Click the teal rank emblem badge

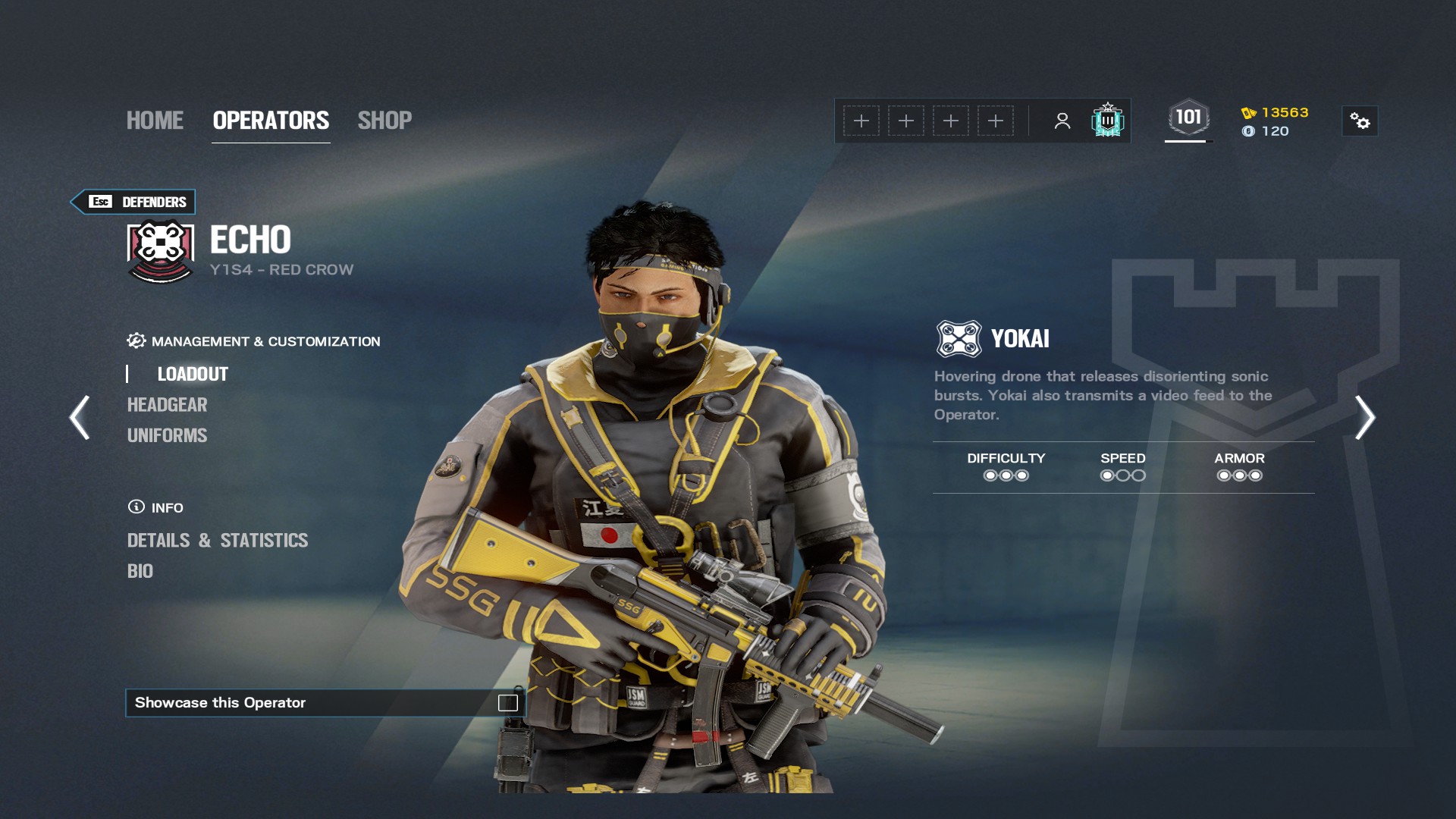click(x=1107, y=121)
